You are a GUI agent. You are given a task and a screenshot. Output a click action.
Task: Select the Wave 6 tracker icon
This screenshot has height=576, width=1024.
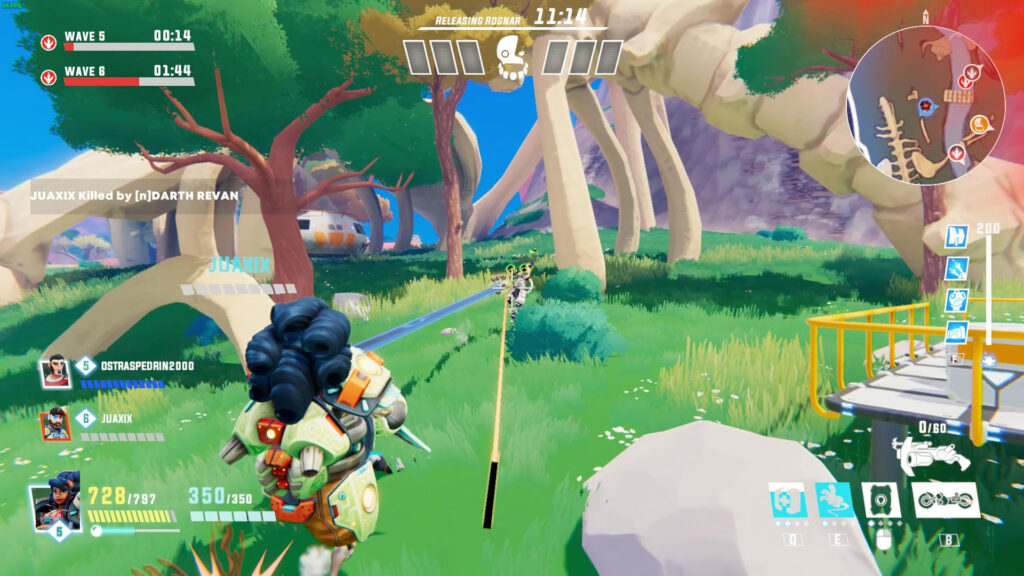click(x=48, y=77)
